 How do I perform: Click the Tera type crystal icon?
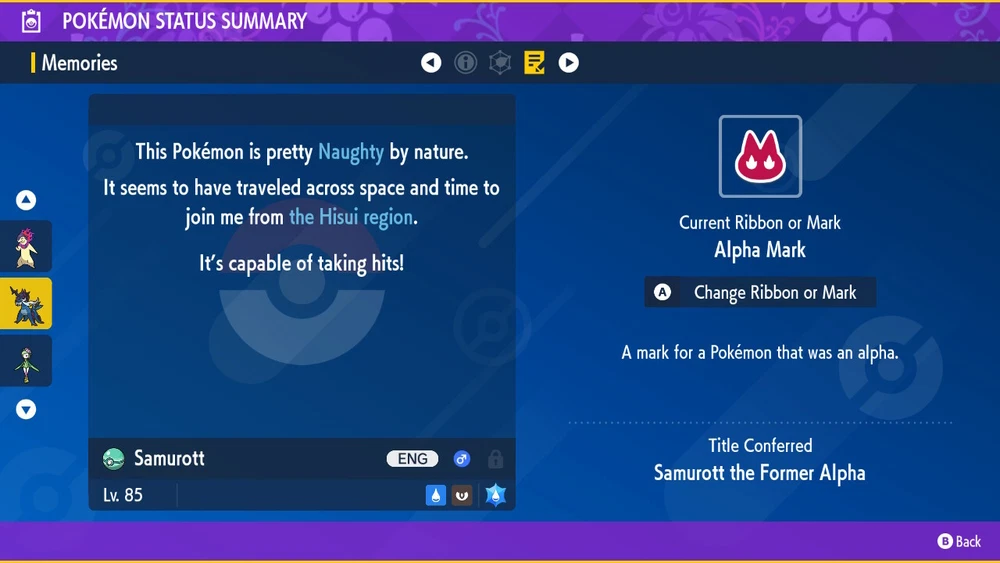(496, 494)
